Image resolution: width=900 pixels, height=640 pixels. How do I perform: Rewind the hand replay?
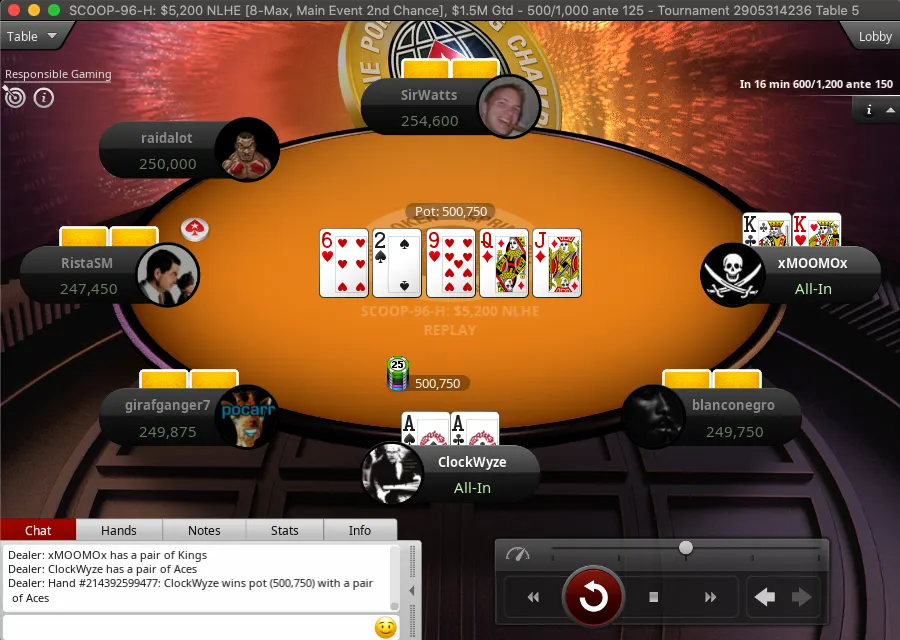(x=533, y=597)
